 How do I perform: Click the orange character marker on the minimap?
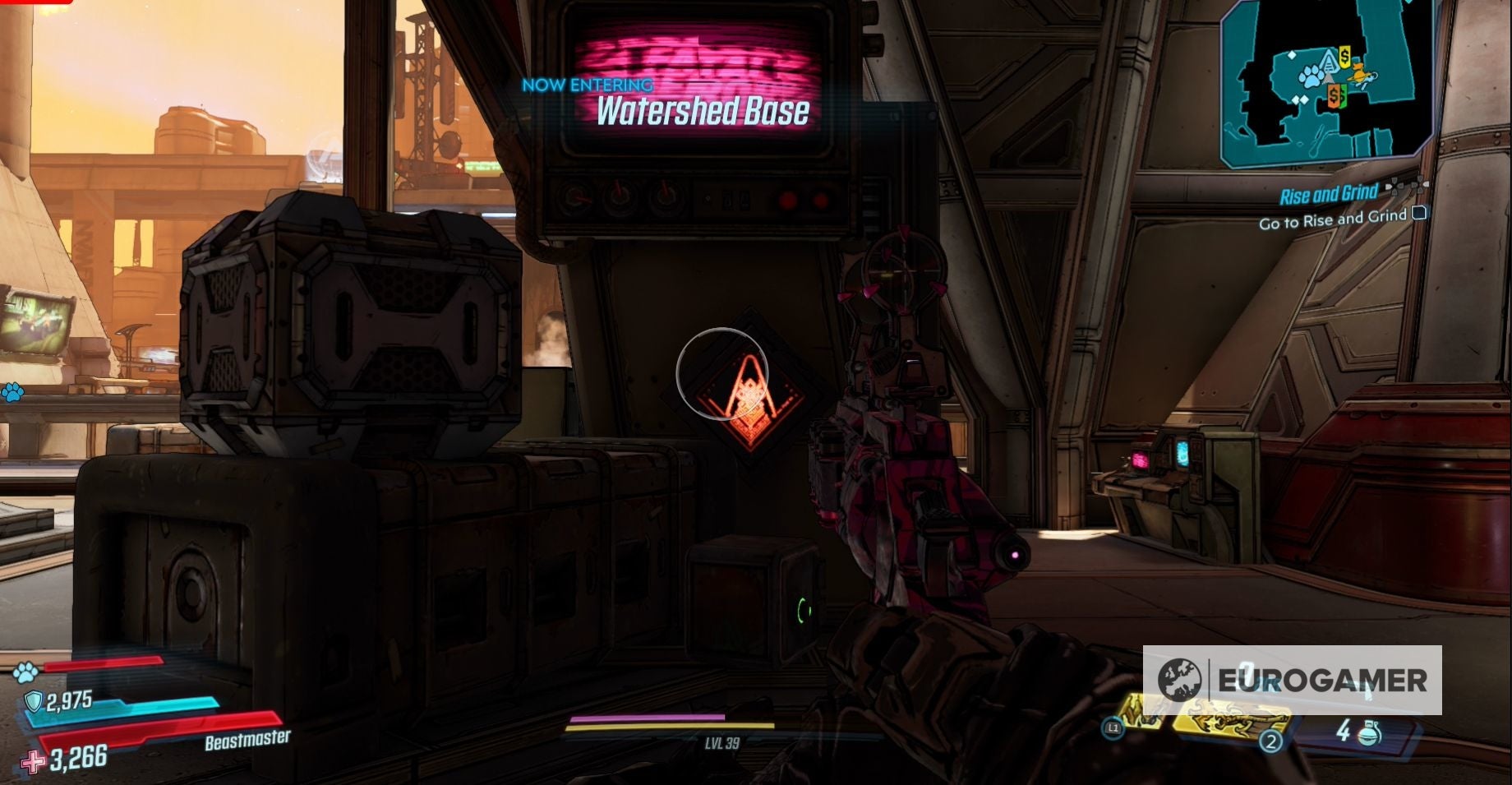coord(1359,72)
